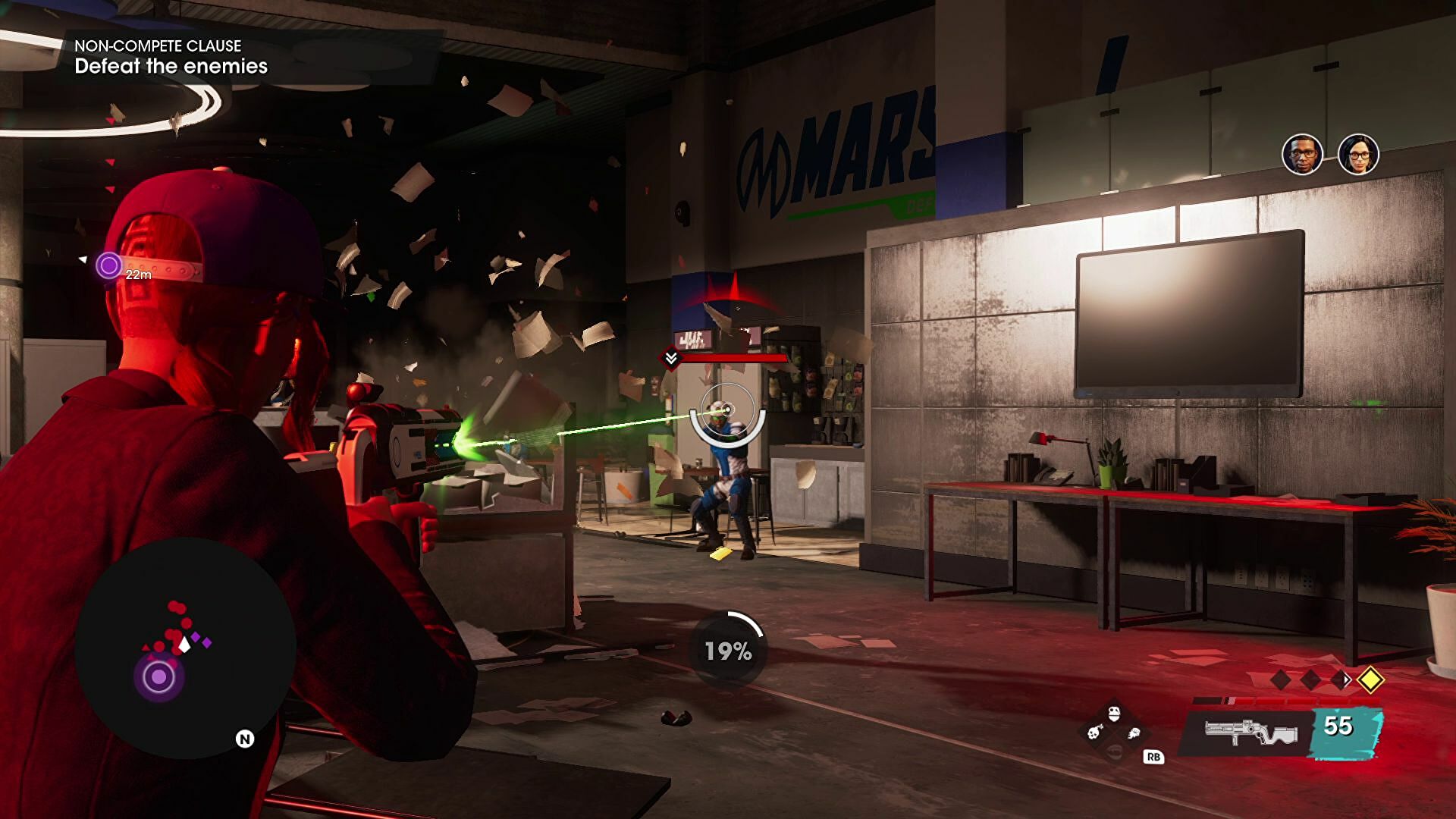Click the purple waypoint marker showing 22m
The height and width of the screenshot is (819, 1456).
point(109,265)
